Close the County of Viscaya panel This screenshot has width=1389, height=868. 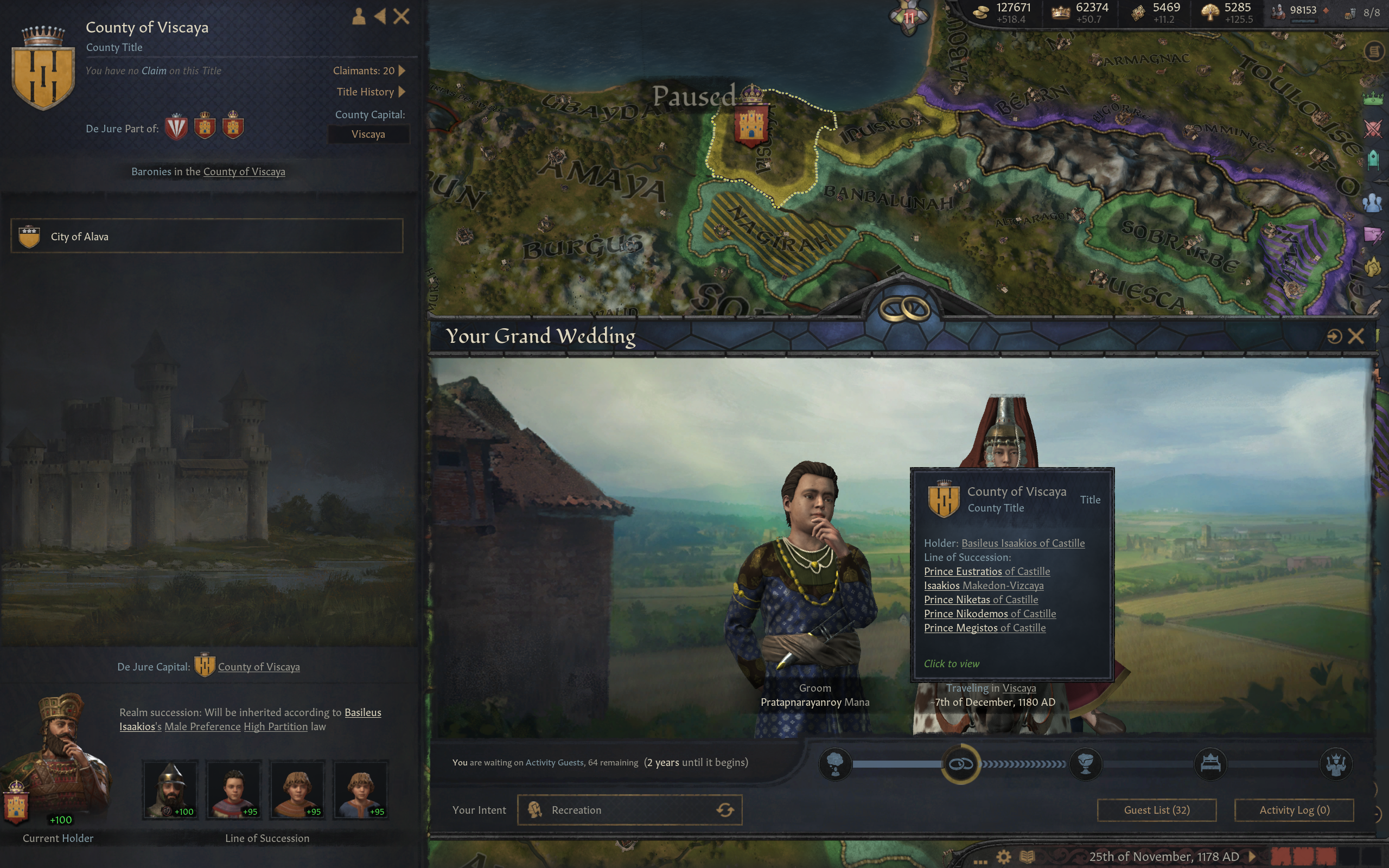tap(401, 16)
